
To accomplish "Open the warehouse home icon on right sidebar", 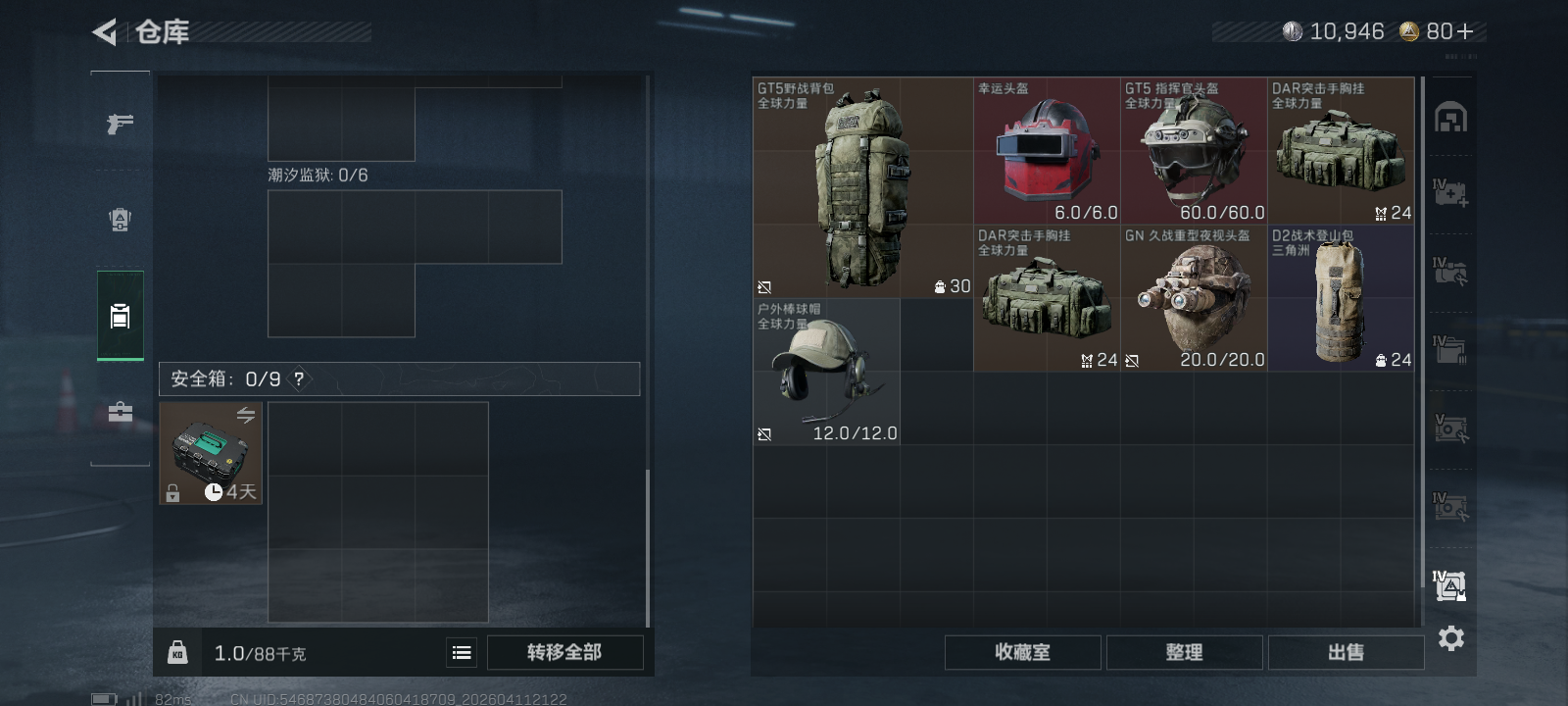I will tap(1451, 114).
